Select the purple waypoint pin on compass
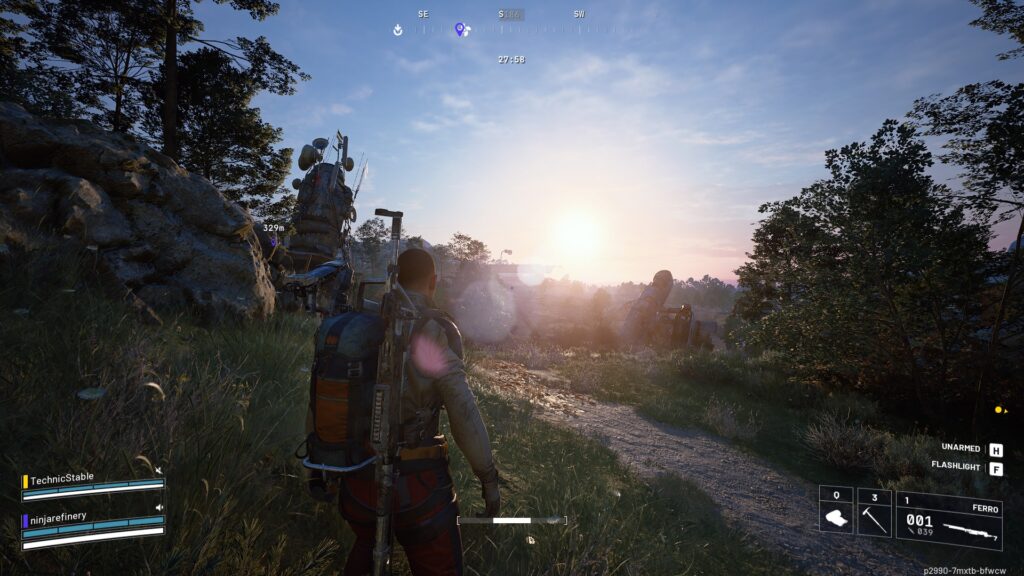This screenshot has width=1024, height=576. click(x=460, y=29)
